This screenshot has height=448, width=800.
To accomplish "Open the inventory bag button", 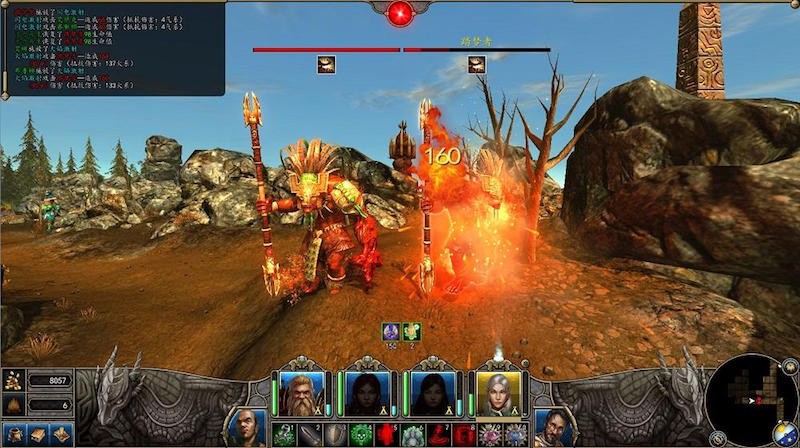I will 17,434.
